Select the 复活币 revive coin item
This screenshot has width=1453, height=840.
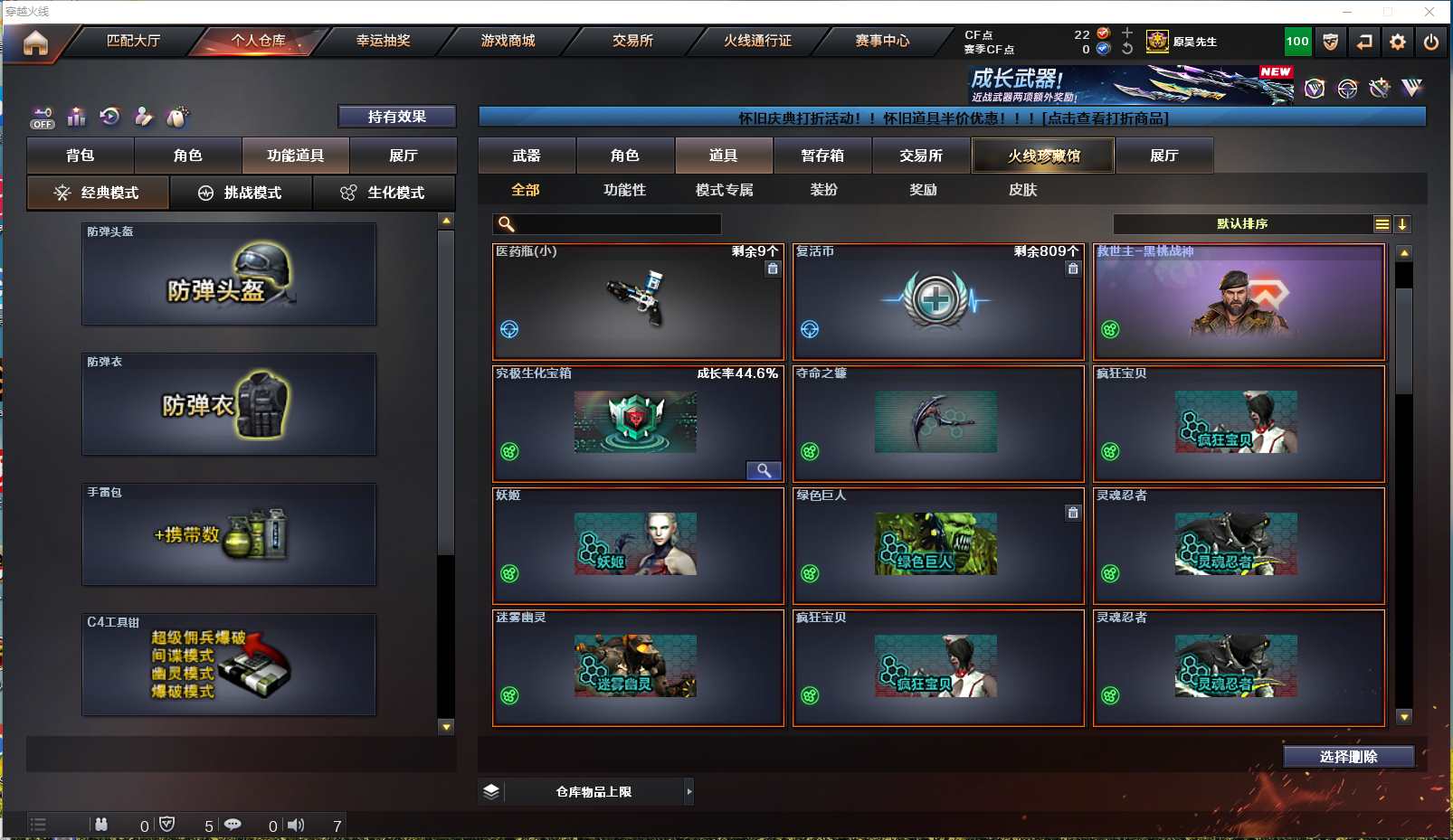[937, 301]
